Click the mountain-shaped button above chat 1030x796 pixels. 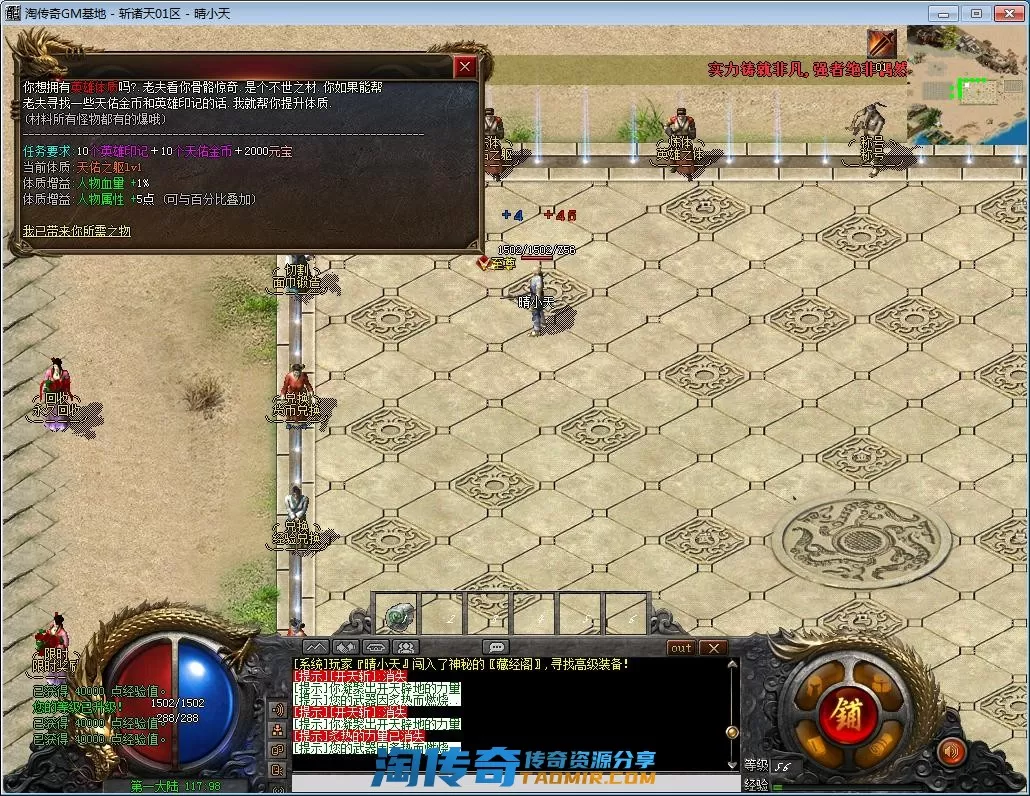[315, 648]
